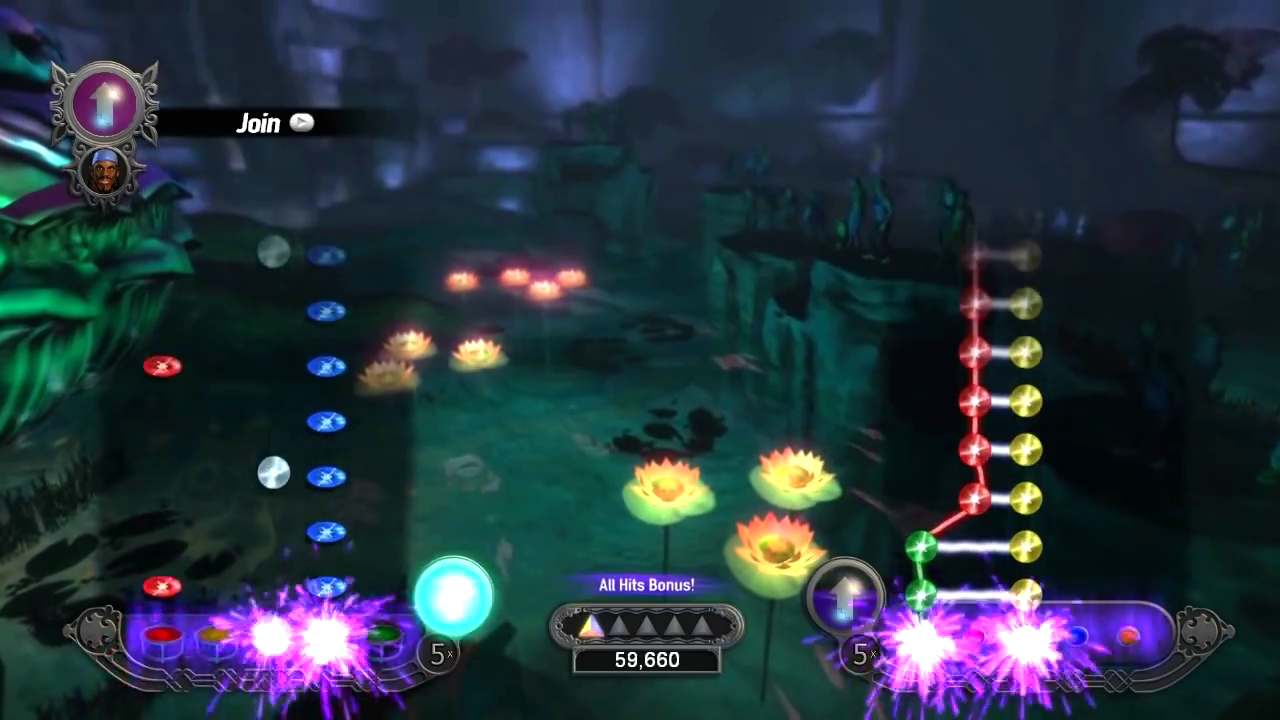Select the purple up-arrow power emblem
Screen dimensions: 1280x720
[105, 100]
